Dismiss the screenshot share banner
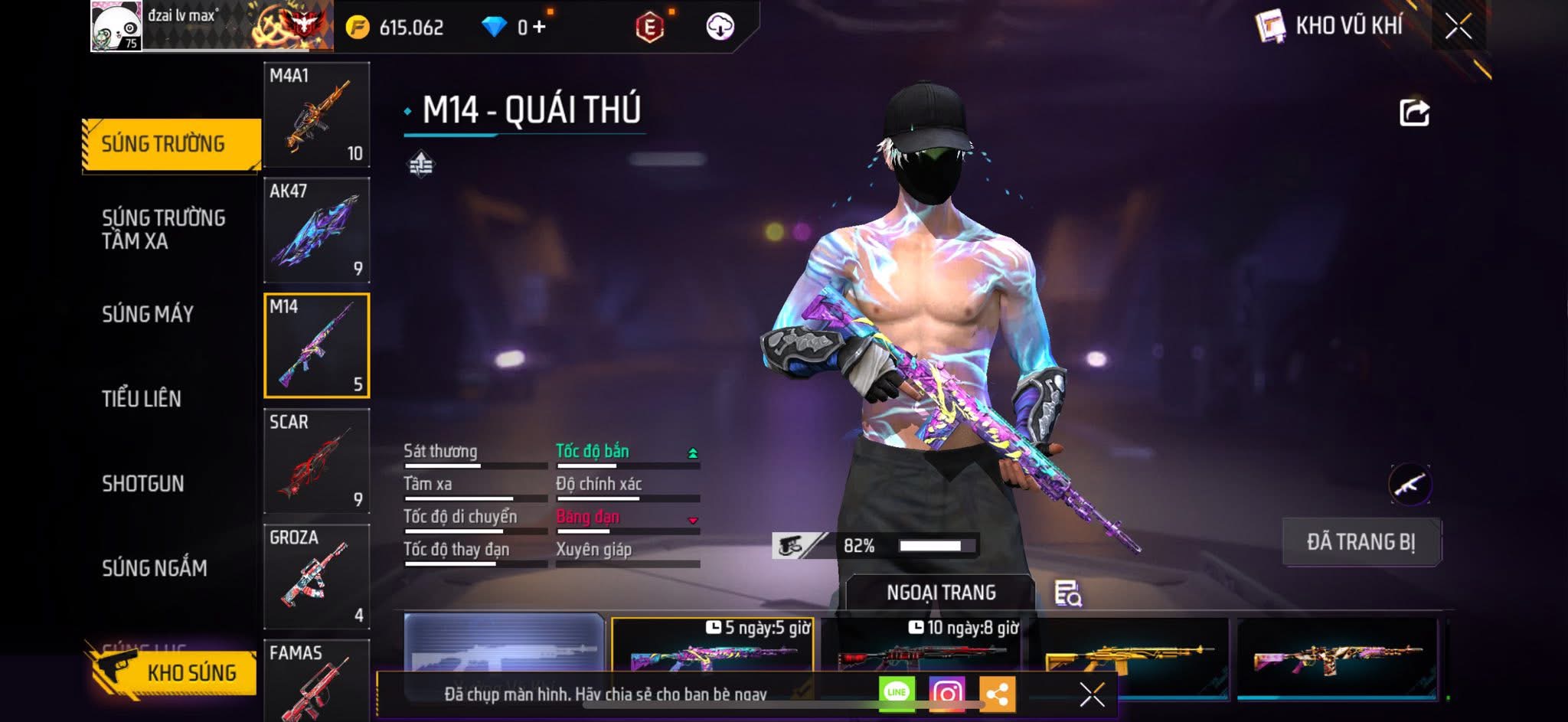The height and width of the screenshot is (722, 1568). [x=1092, y=694]
